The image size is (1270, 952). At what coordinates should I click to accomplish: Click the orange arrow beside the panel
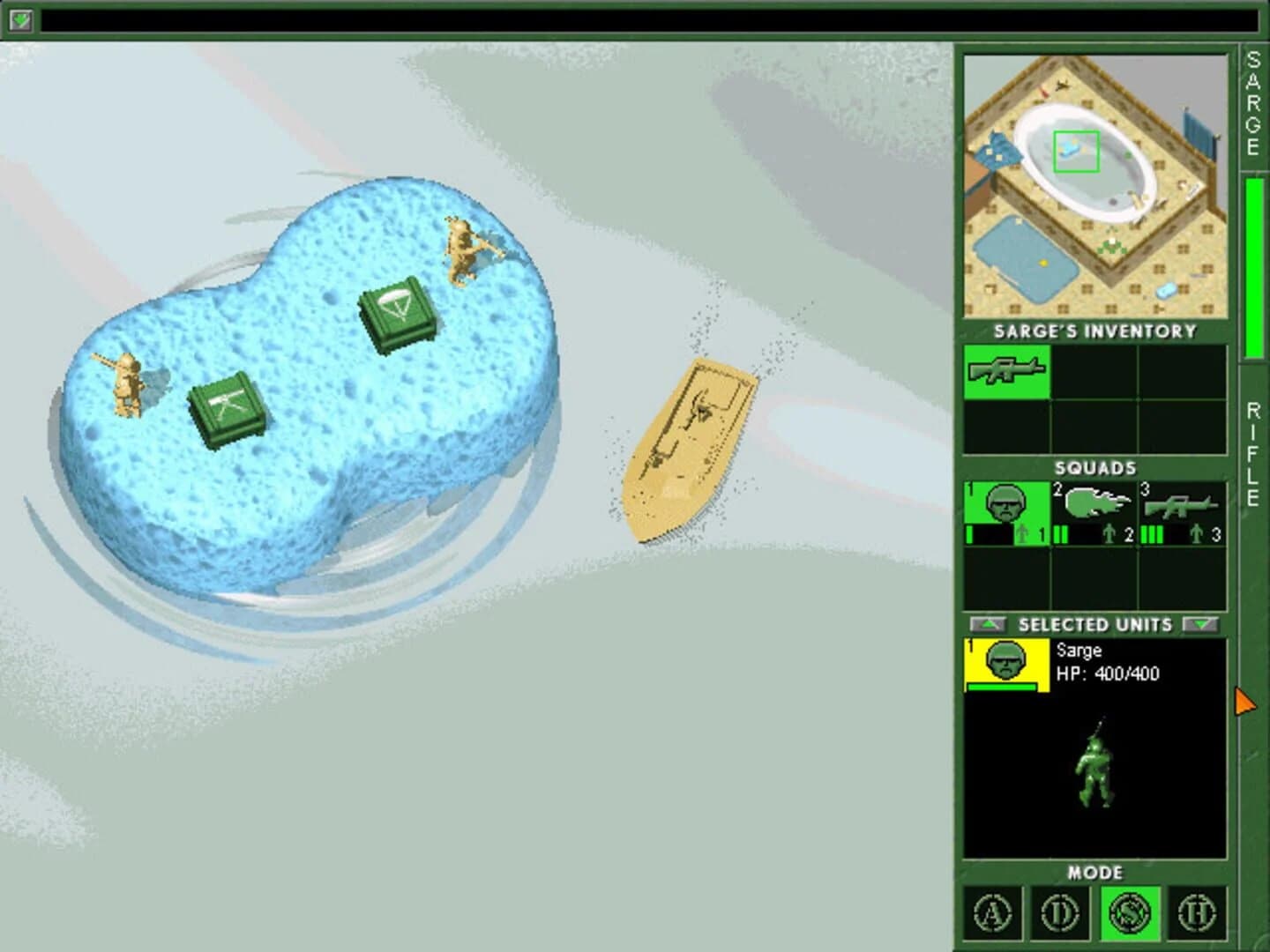click(x=1244, y=701)
